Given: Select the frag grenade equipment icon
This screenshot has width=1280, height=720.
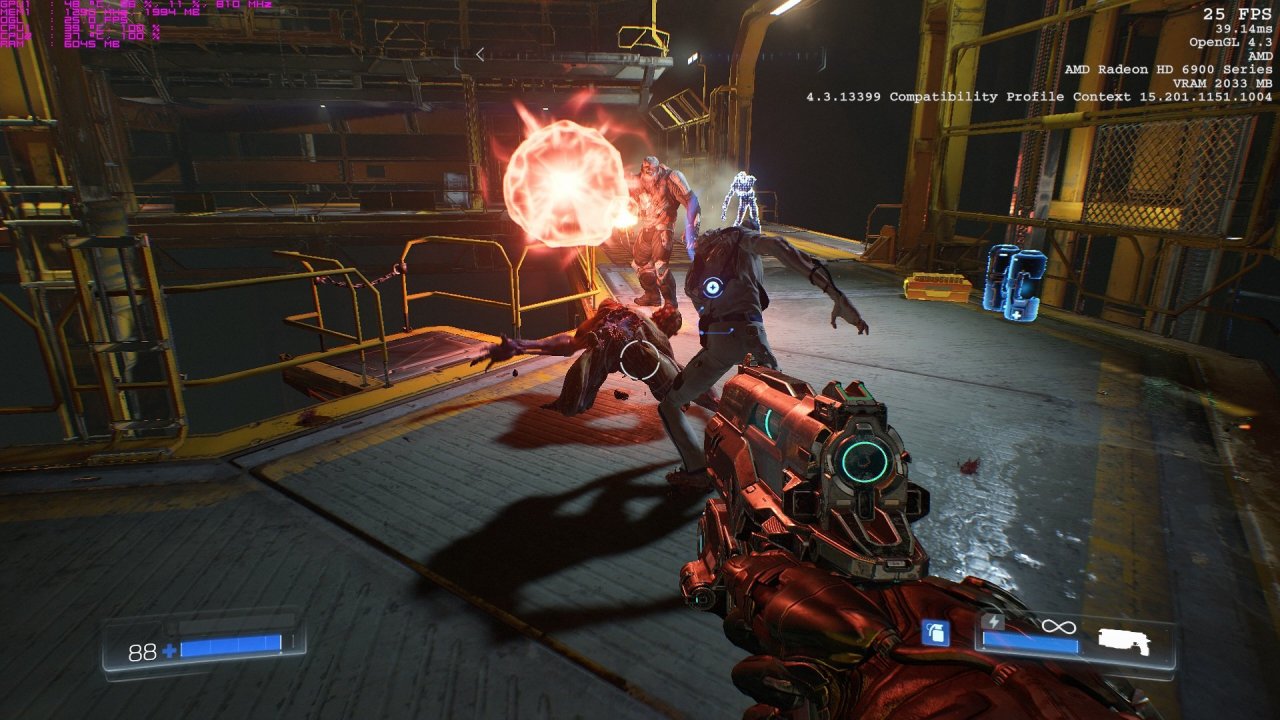Looking at the screenshot, I should coord(935,632).
